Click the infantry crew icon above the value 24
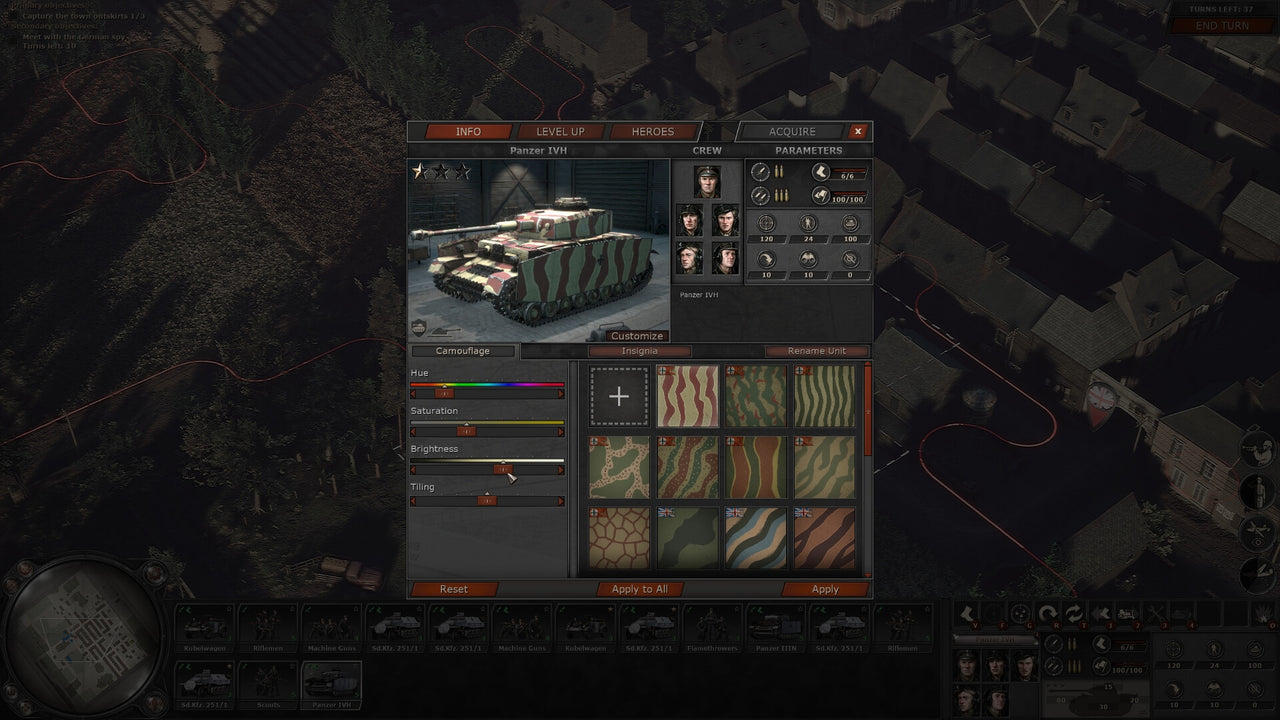Screen dimensions: 1280x720 tap(807, 222)
